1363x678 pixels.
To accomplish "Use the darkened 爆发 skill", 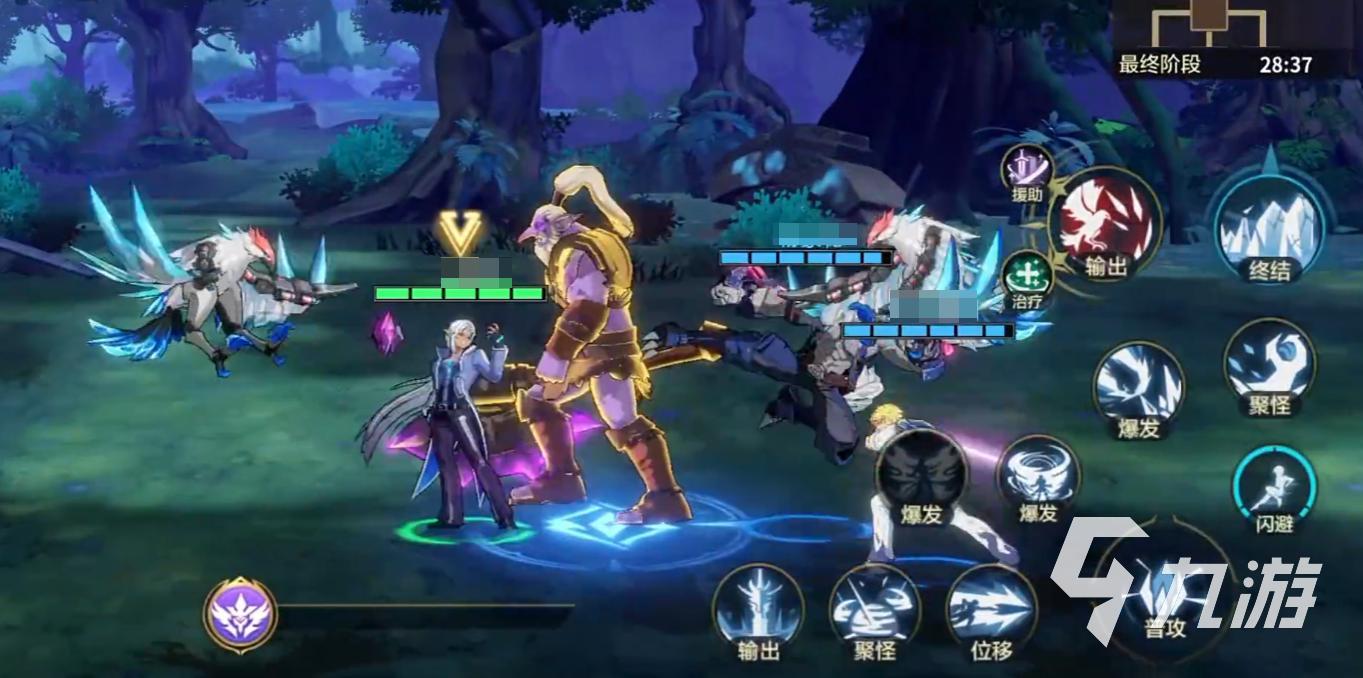I will (921, 477).
